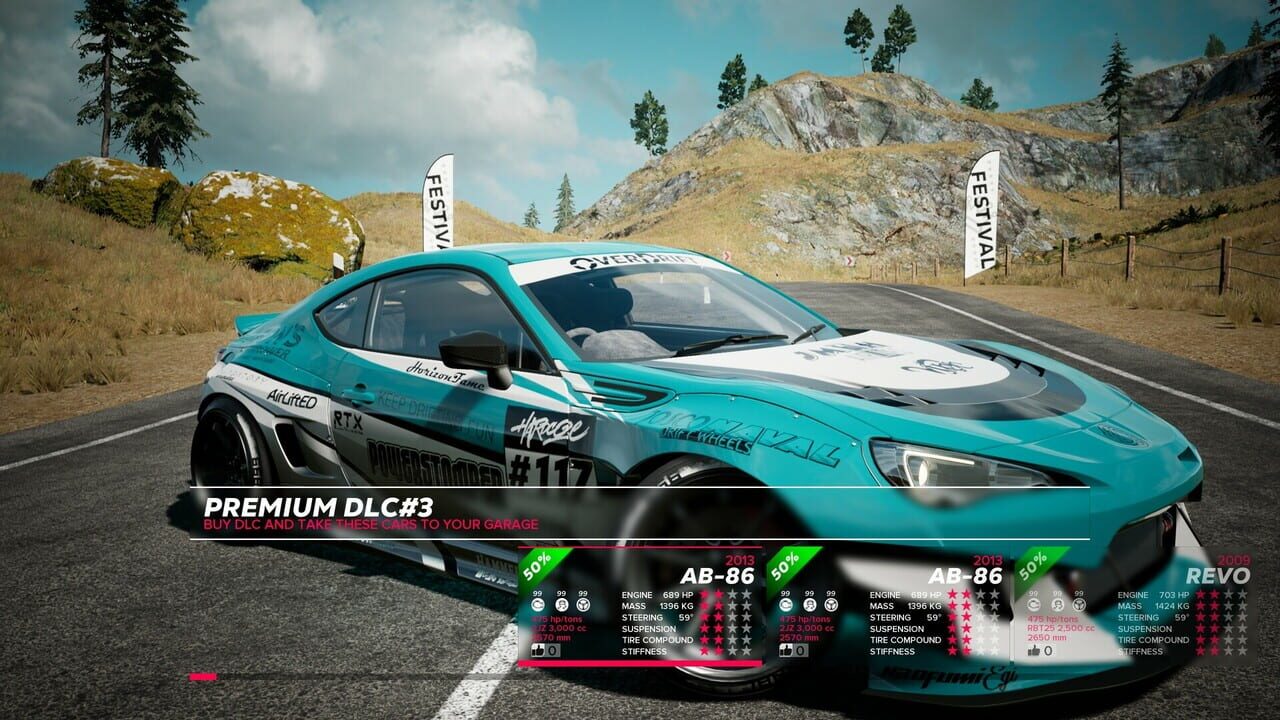This screenshot has width=1280, height=720.
Task: Expand the REVO car details card
Action: [1218, 575]
